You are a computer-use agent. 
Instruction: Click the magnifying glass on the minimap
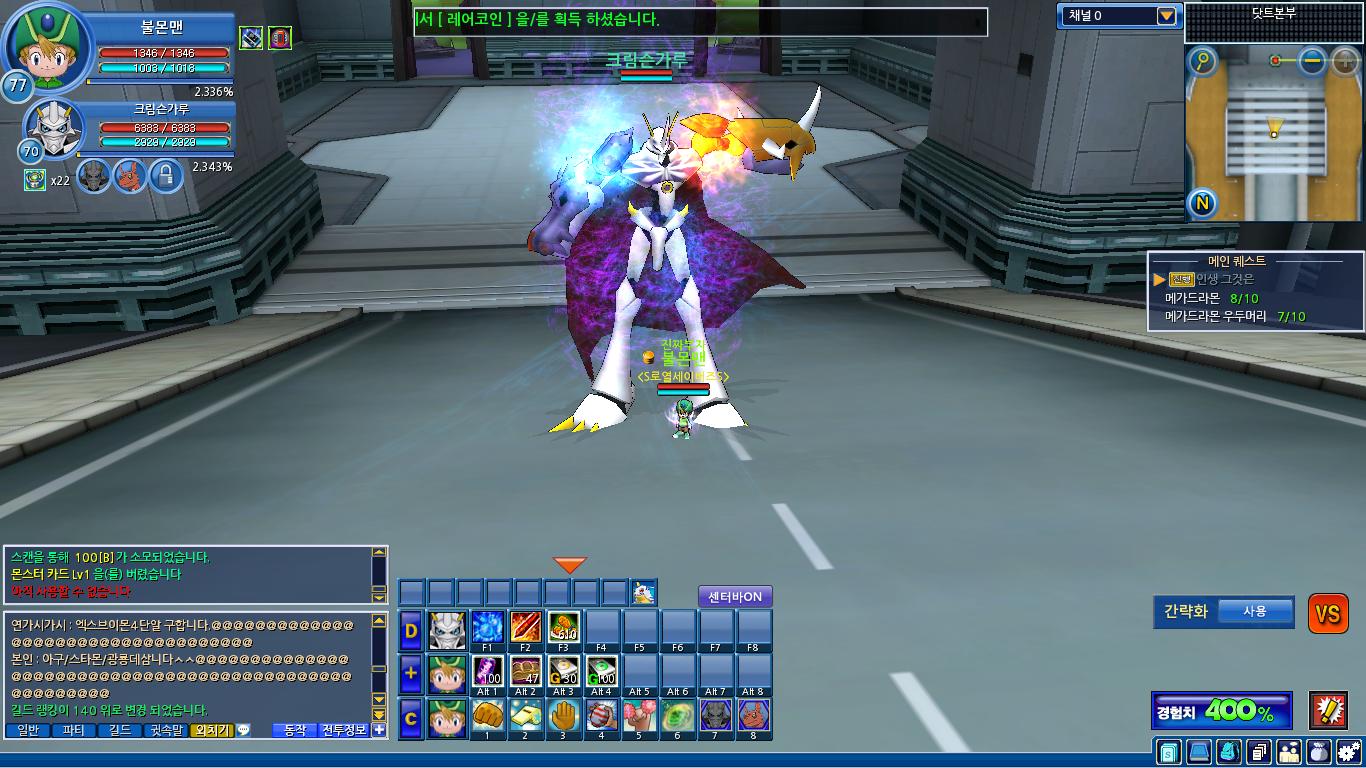(1202, 62)
